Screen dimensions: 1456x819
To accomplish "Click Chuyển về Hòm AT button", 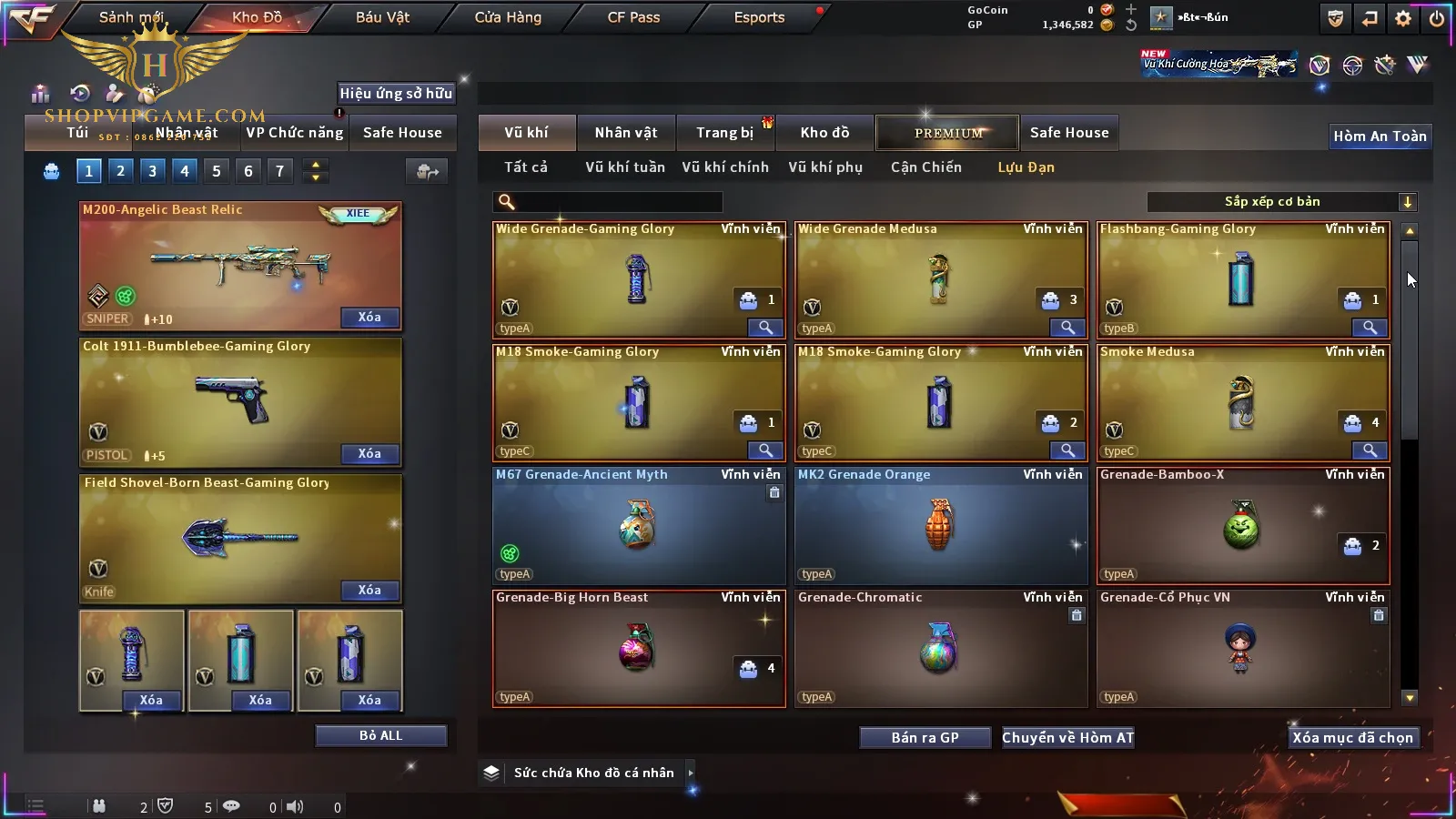I will (1067, 738).
